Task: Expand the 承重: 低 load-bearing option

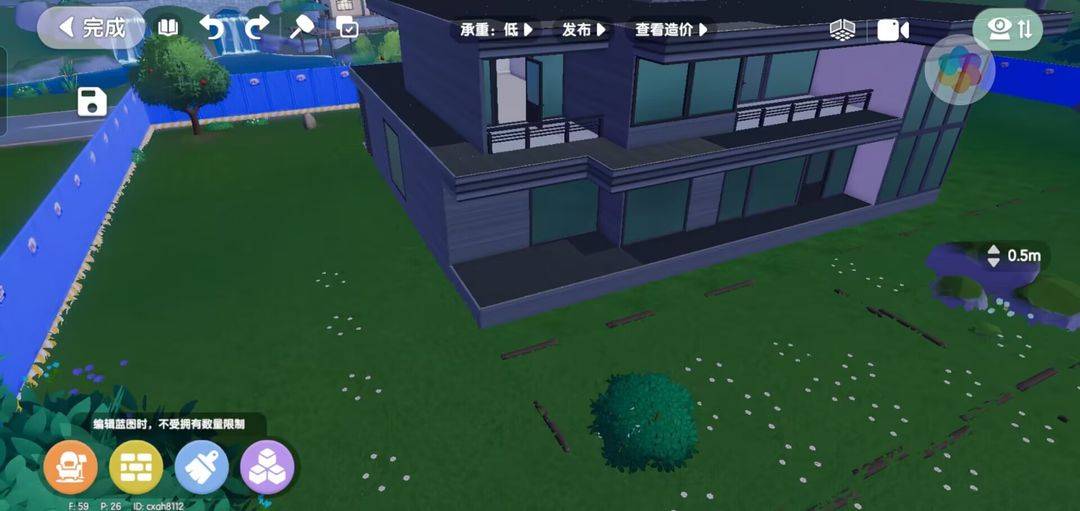Action: (x=496, y=30)
